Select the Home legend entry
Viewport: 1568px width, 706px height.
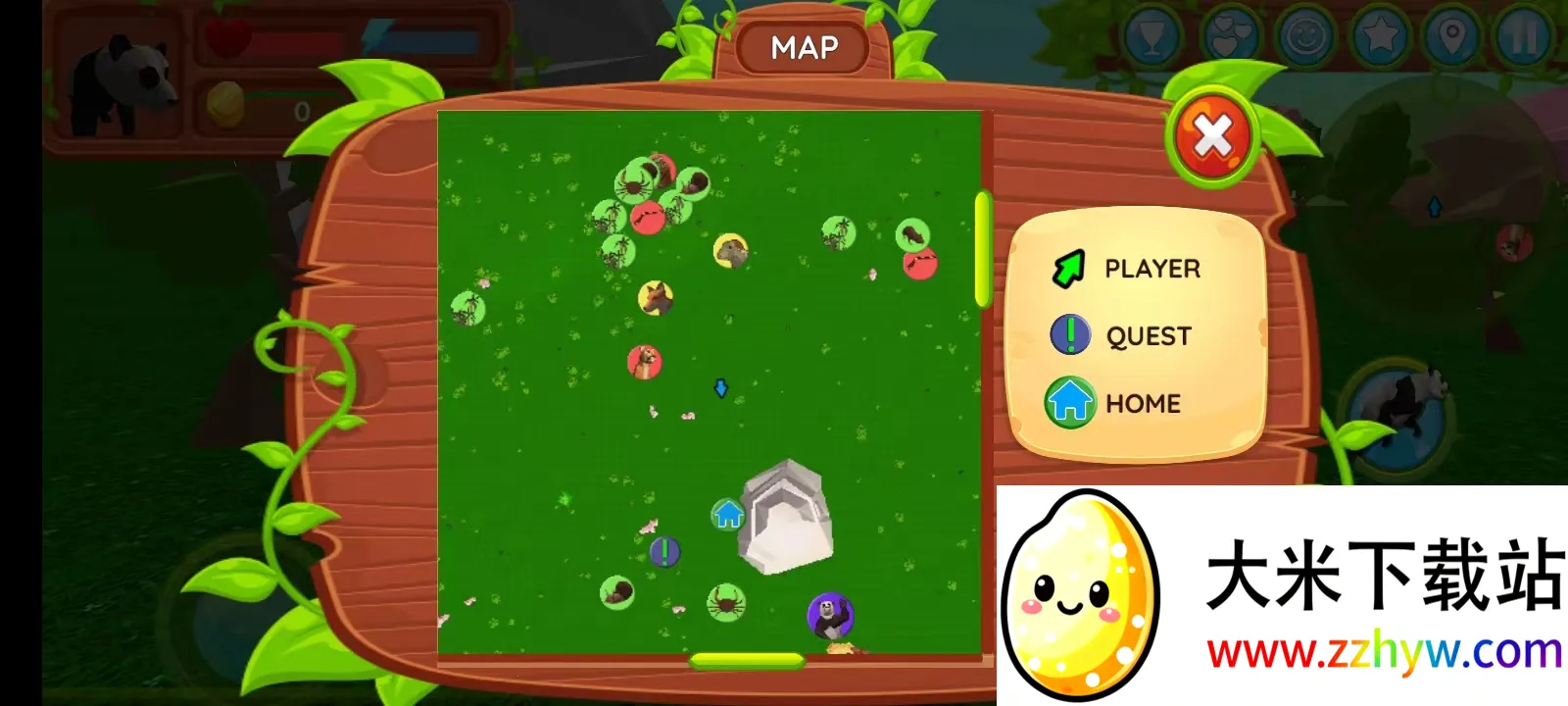1115,403
